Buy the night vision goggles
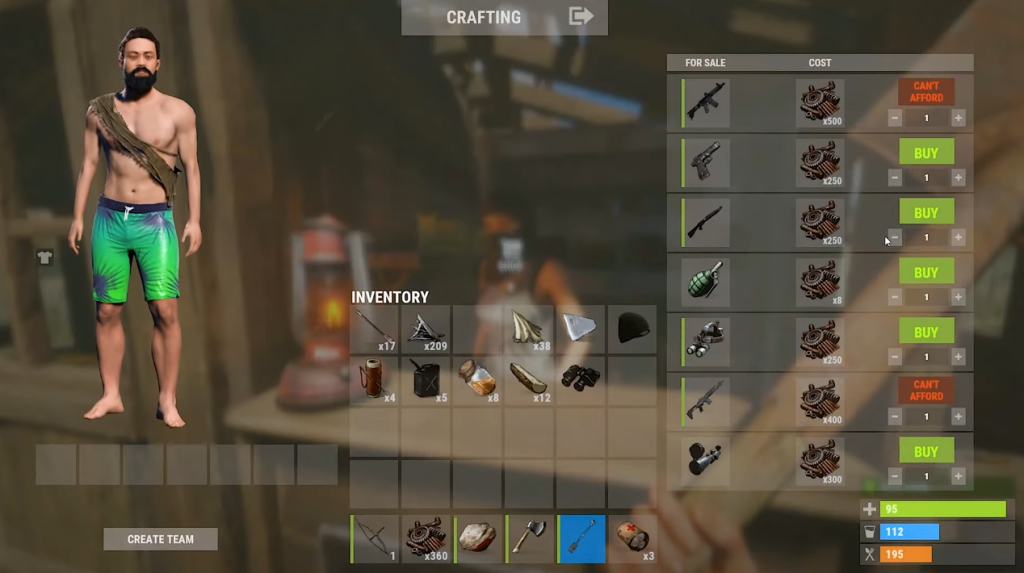The width and height of the screenshot is (1024, 573). [926, 332]
